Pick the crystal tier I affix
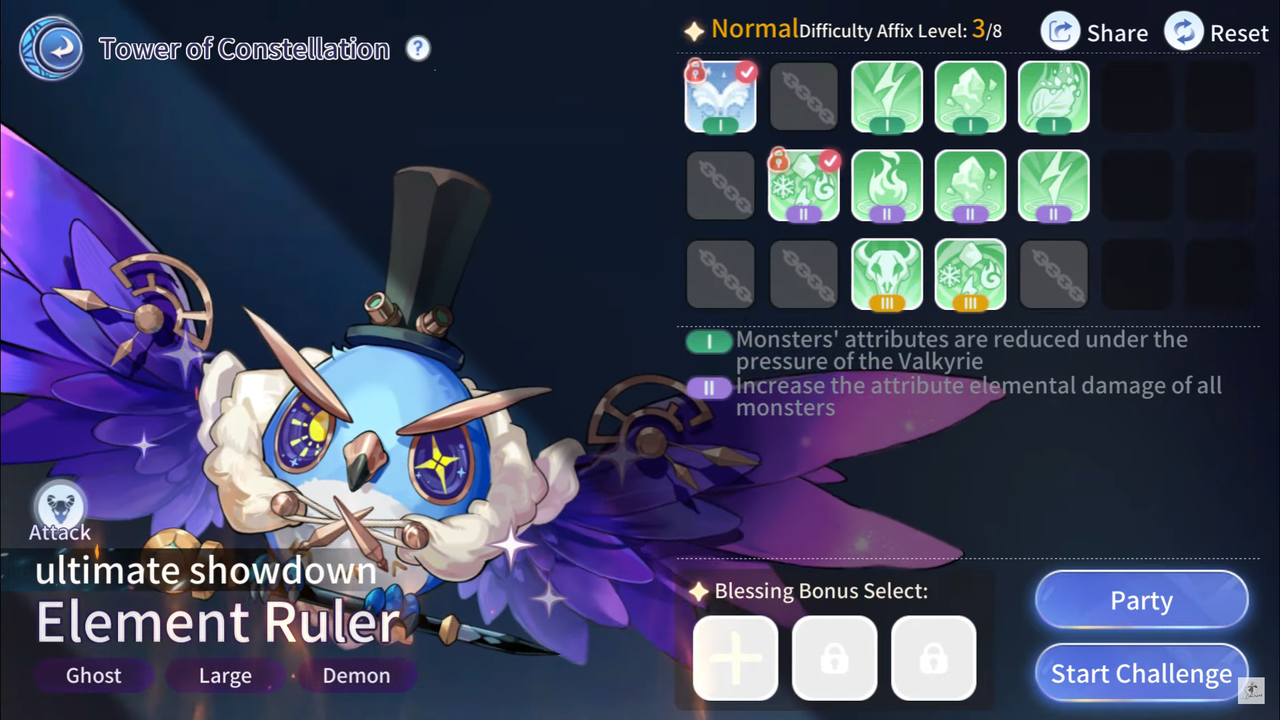Viewport: 1280px width, 720px height. (970, 97)
